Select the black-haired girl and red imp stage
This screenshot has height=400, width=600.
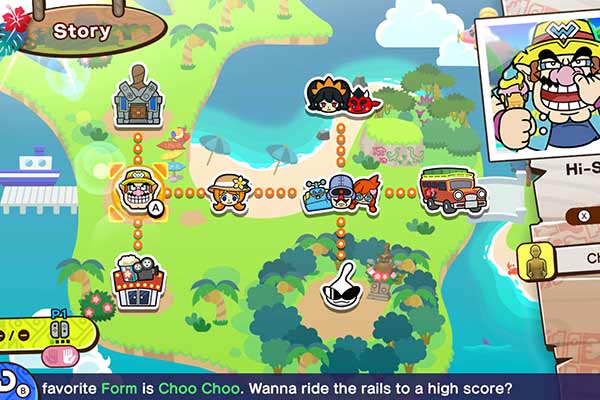point(339,97)
